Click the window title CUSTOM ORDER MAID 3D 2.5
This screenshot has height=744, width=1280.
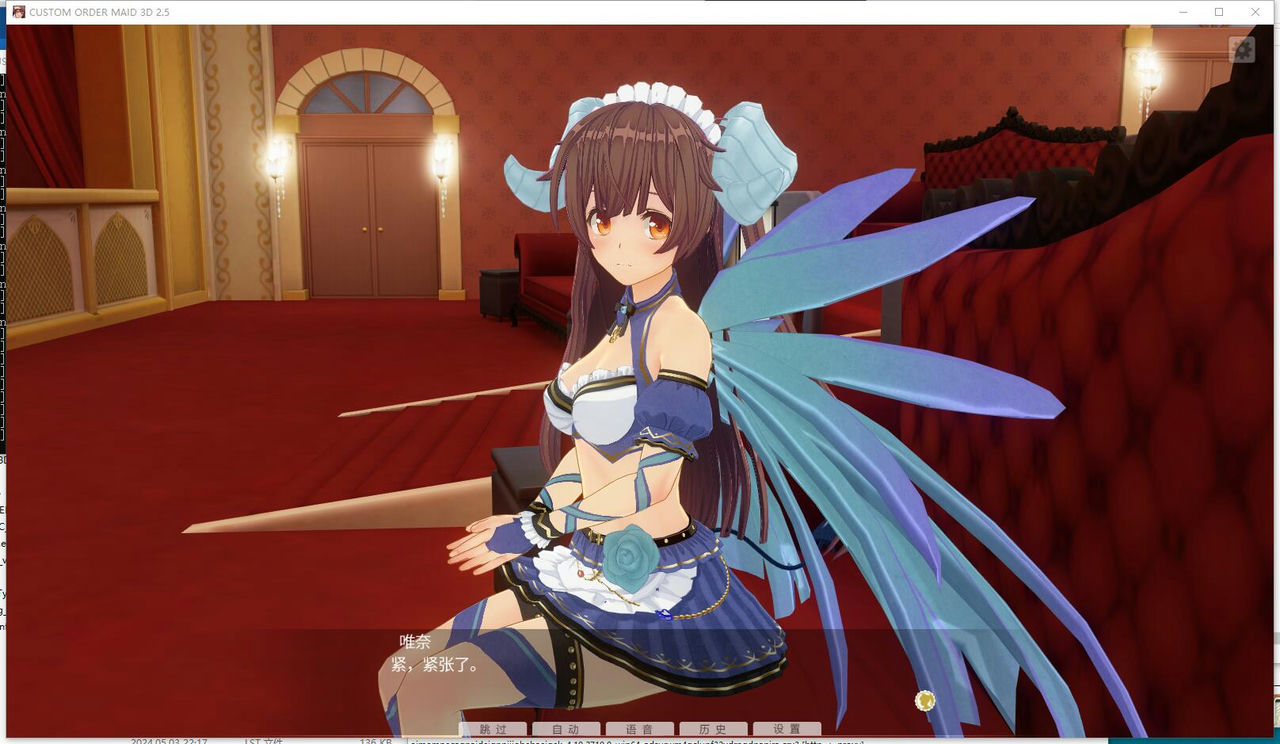click(x=105, y=12)
